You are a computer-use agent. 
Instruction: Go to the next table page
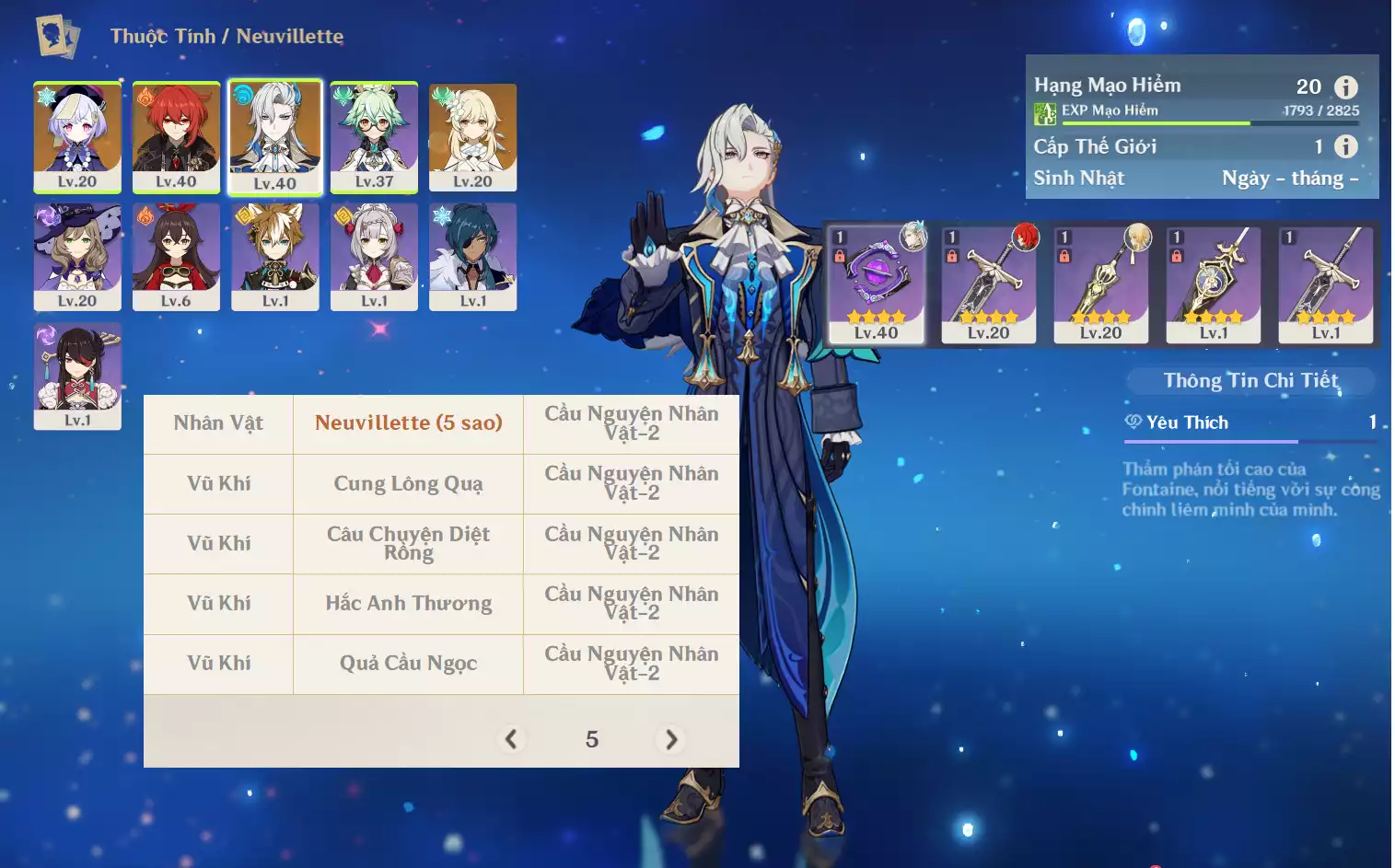click(671, 739)
